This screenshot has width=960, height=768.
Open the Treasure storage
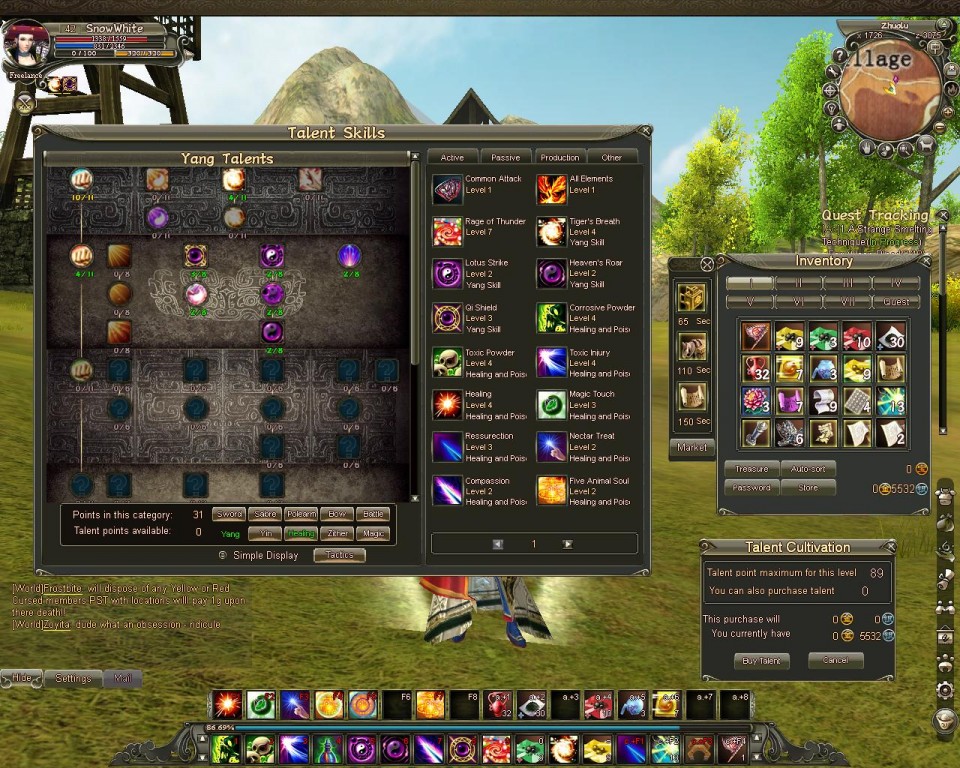[x=752, y=468]
